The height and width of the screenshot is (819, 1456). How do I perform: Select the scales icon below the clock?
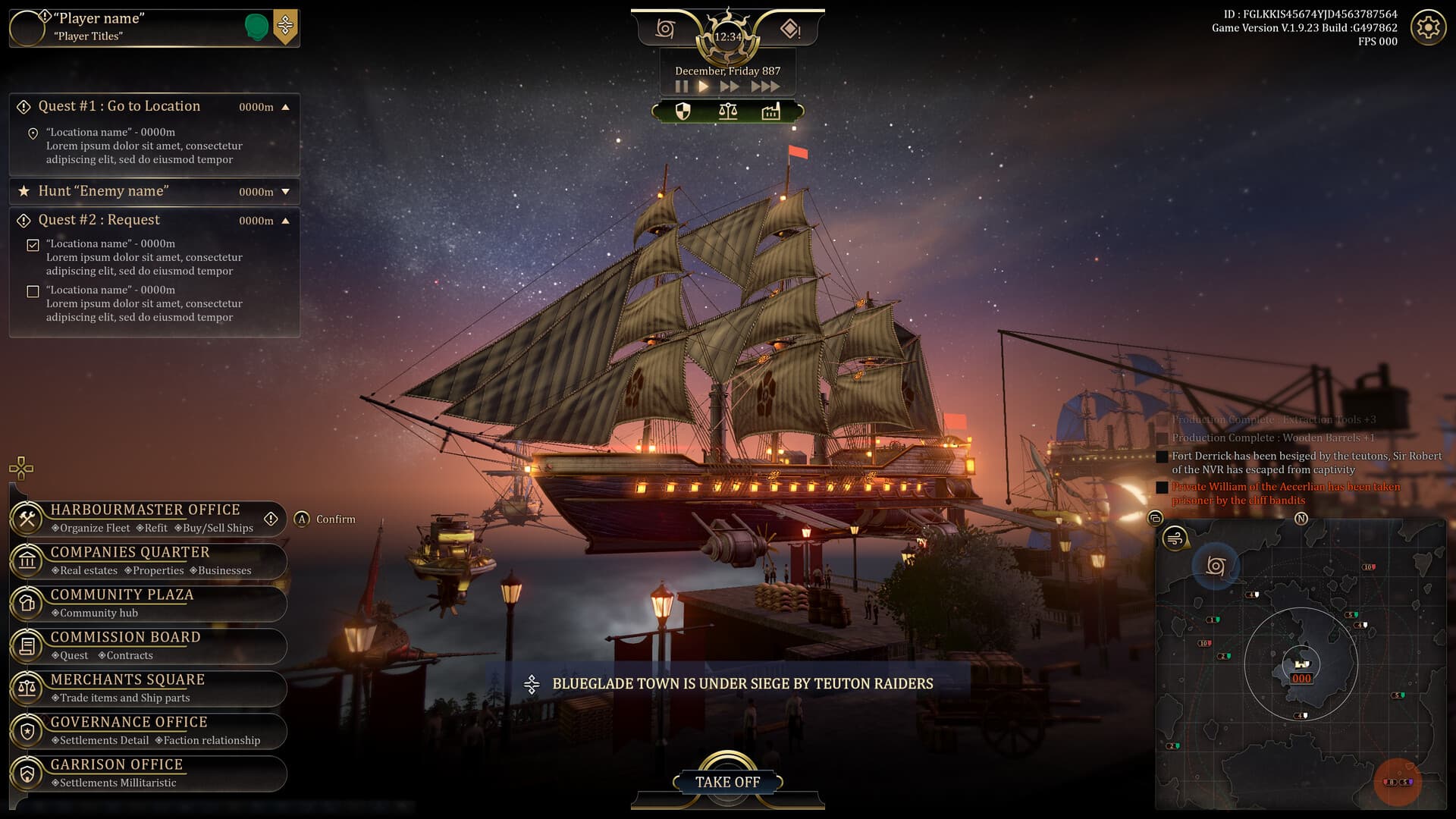[726, 112]
